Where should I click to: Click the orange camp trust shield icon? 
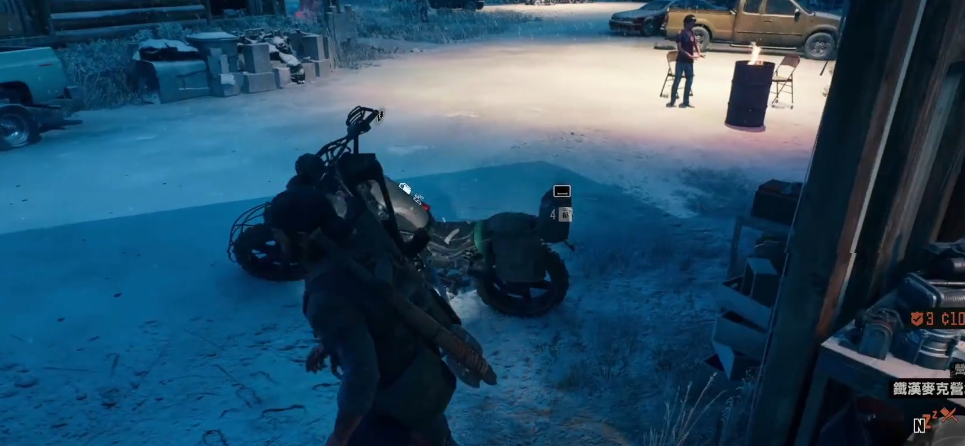[916, 319]
